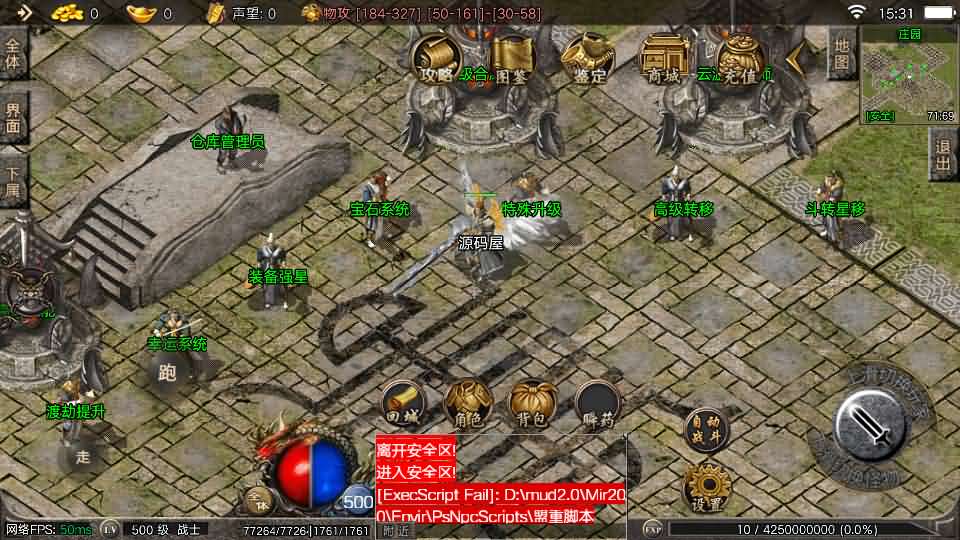
Task: Click the minimap in the corner
Action: tap(908, 74)
